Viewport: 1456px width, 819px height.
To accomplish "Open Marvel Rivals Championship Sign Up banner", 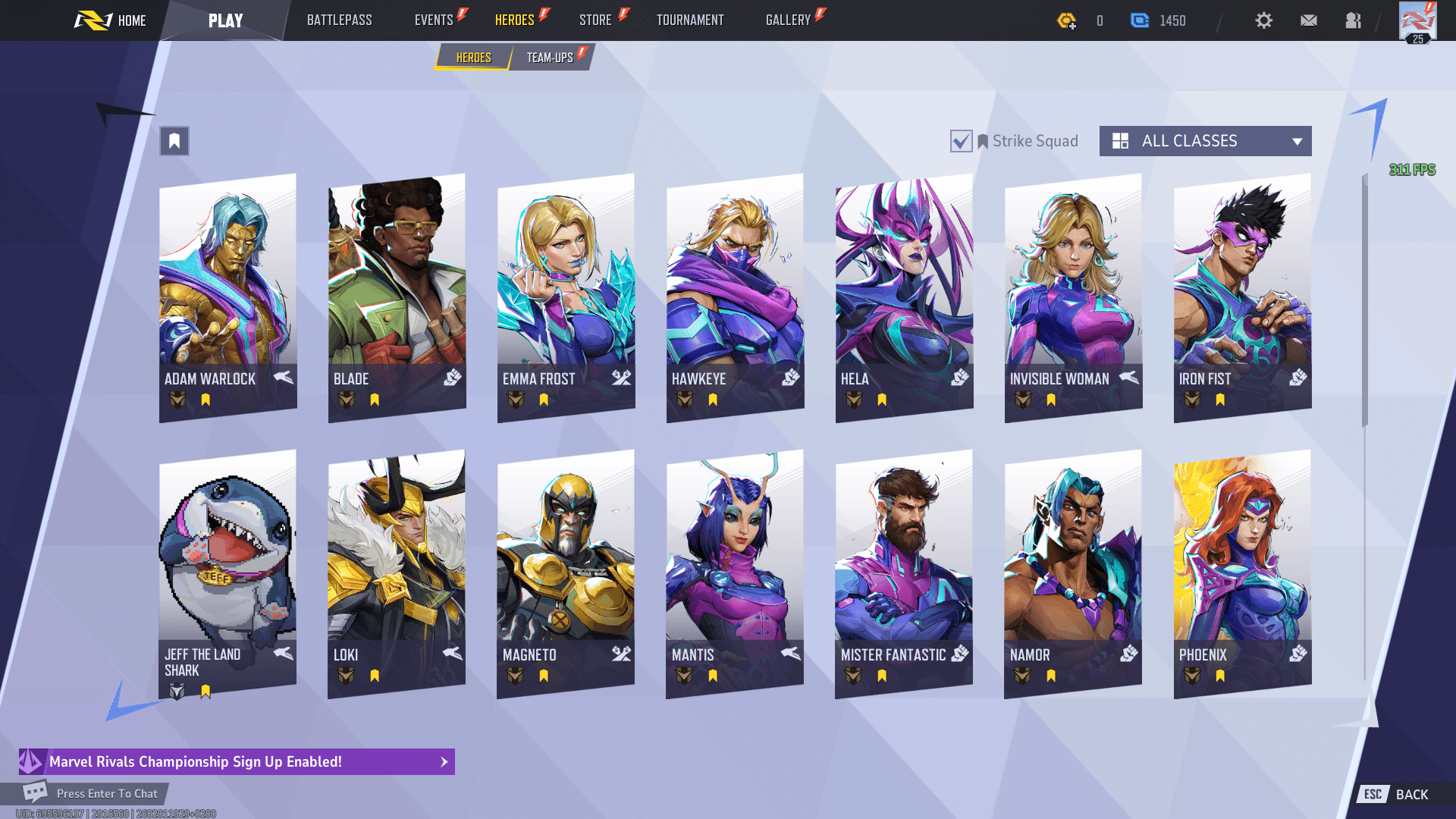I will coord(227,762).
